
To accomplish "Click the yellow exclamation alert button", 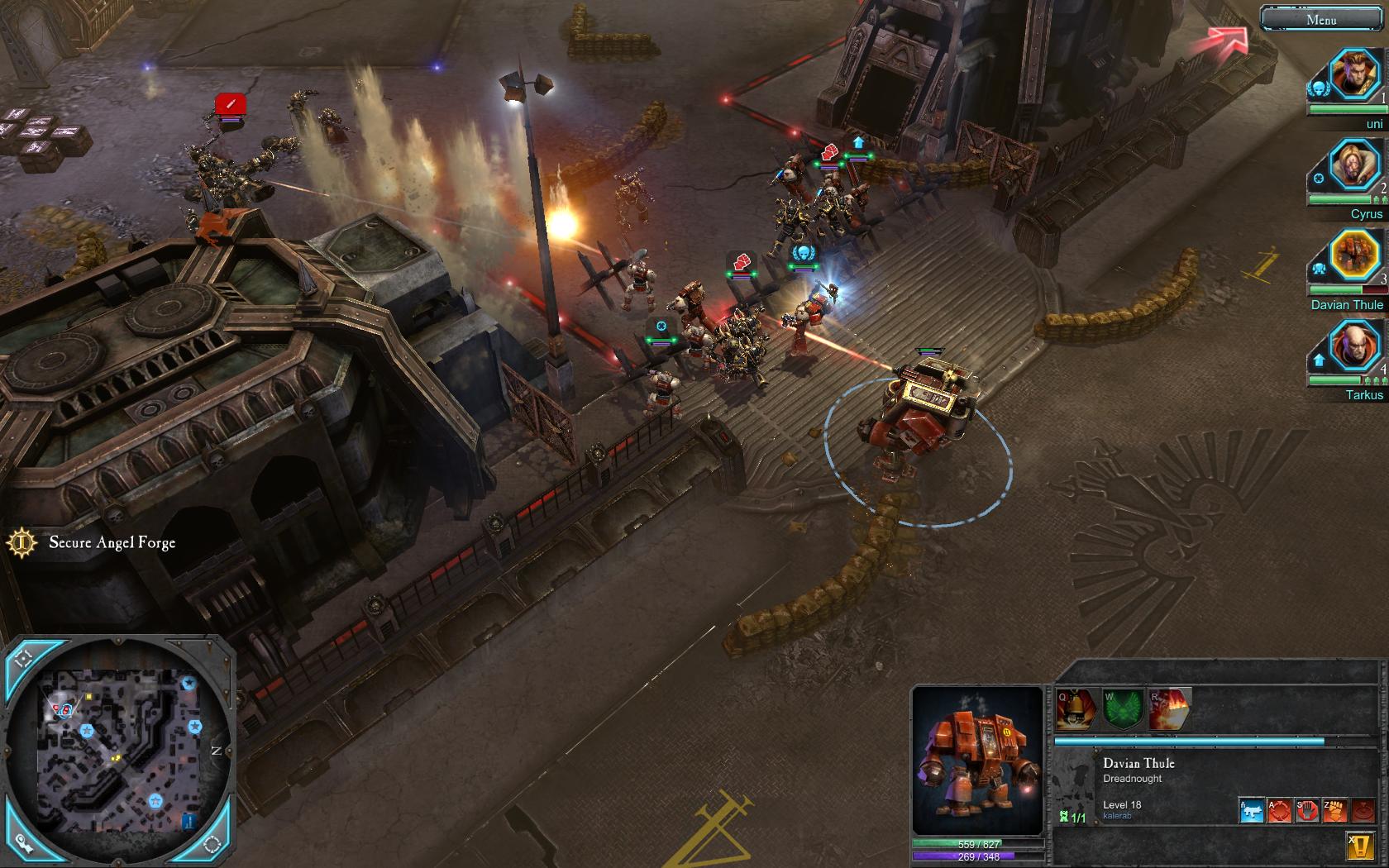I will (x=1360, y=845).
